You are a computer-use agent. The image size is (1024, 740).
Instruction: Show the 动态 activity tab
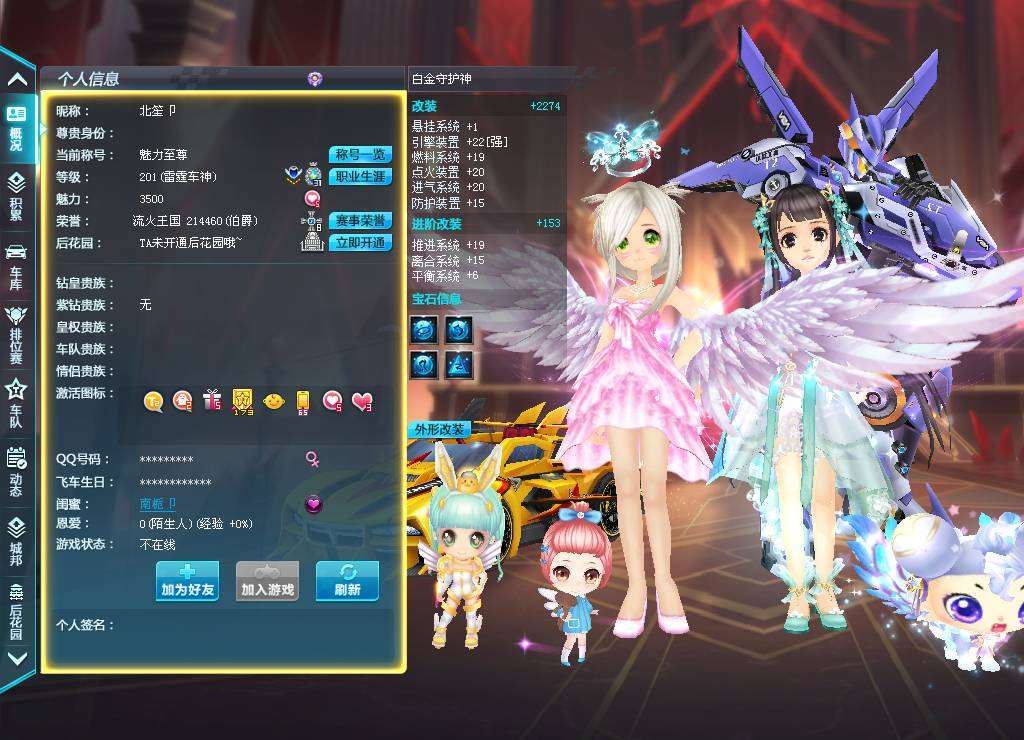(16, 472)
